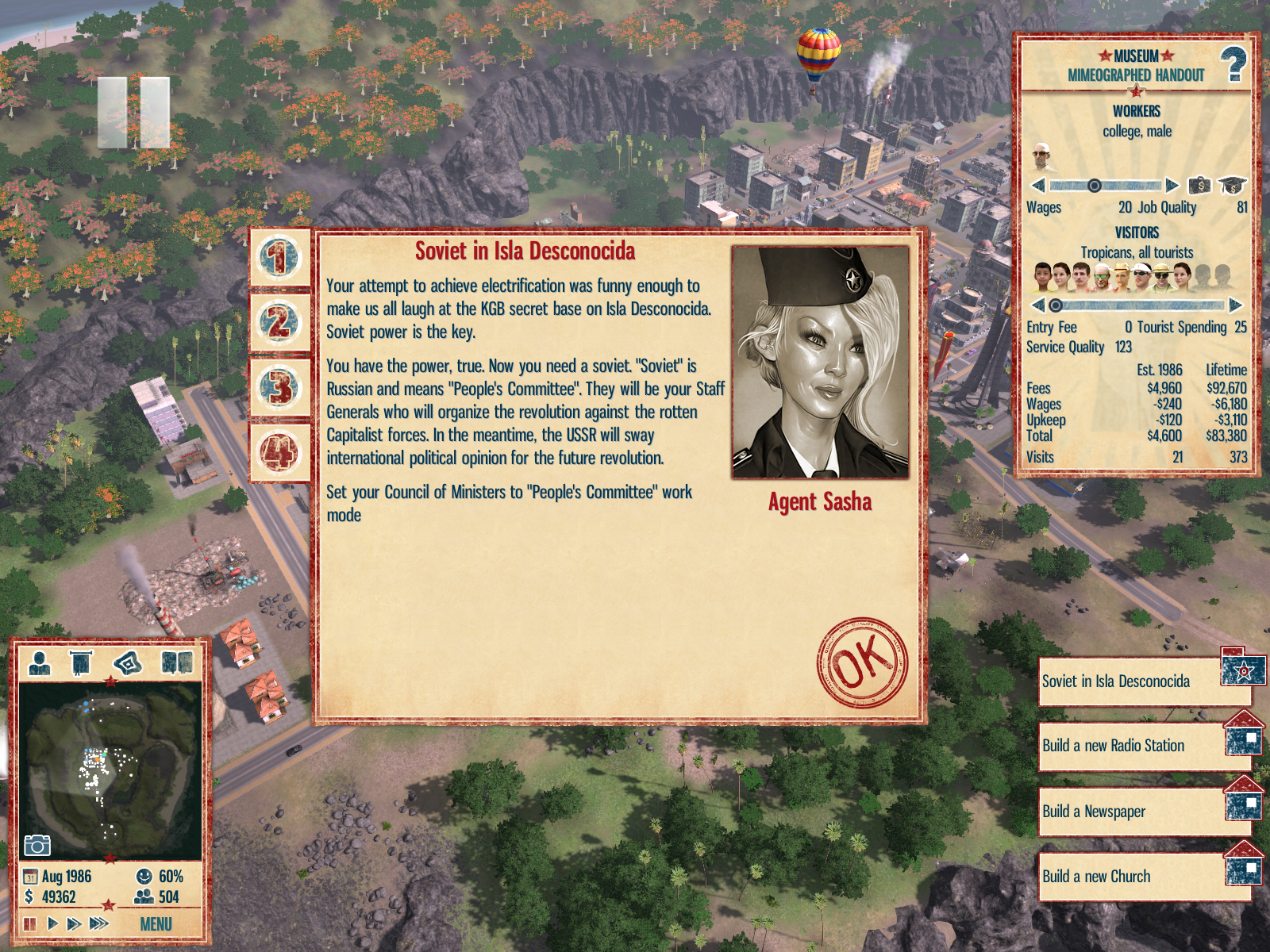Click the camera icon on the minimap

pyautogui.click(x=37, y=845)
